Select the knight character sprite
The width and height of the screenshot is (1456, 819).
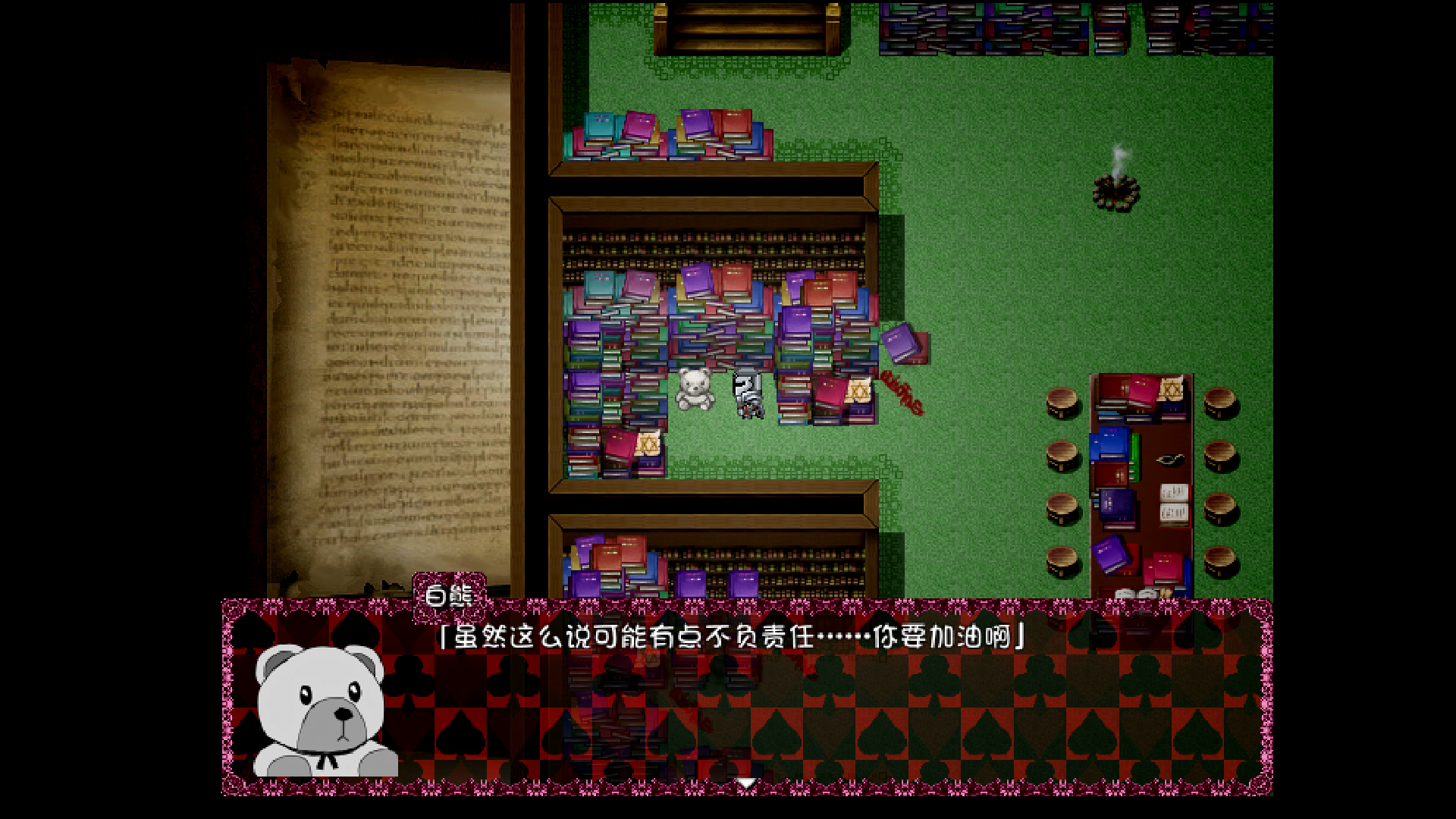(x=748, y=394)
